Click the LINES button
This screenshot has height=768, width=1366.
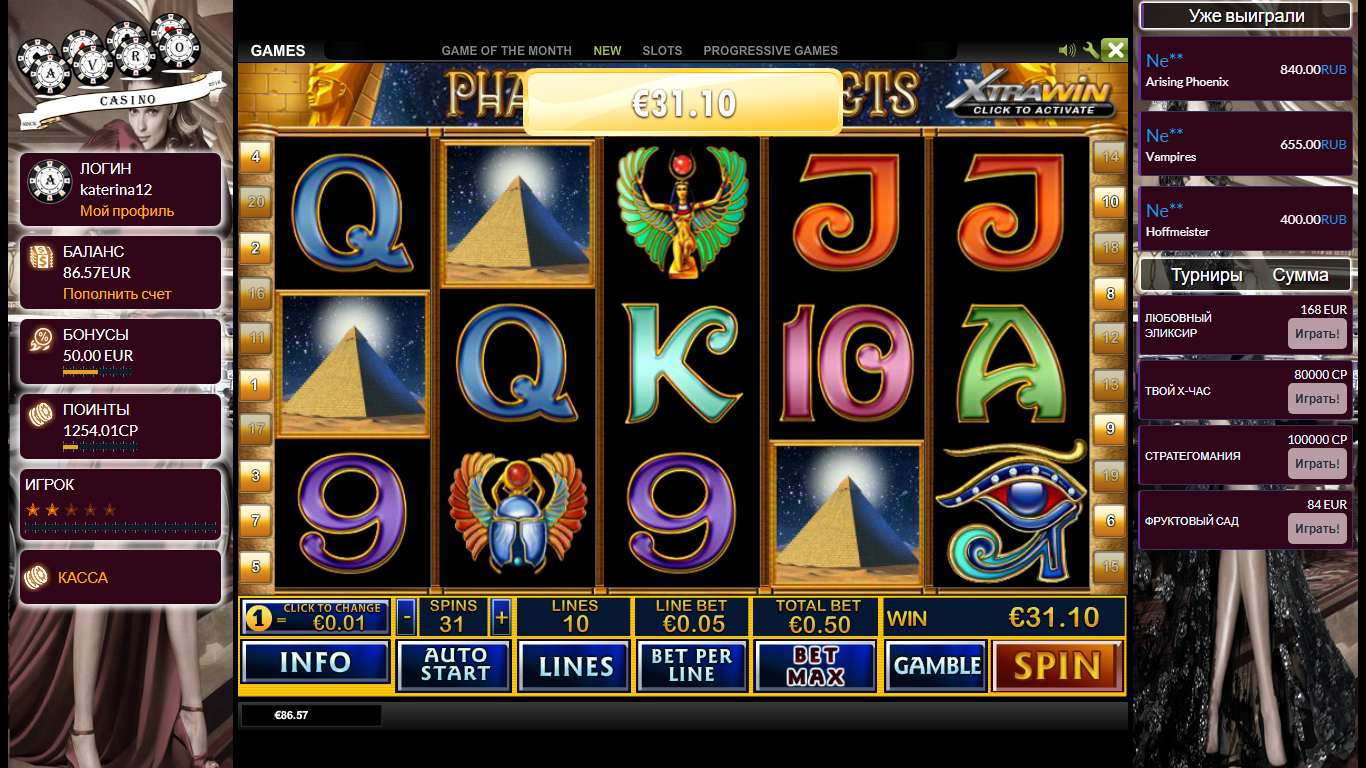point(575,666)
